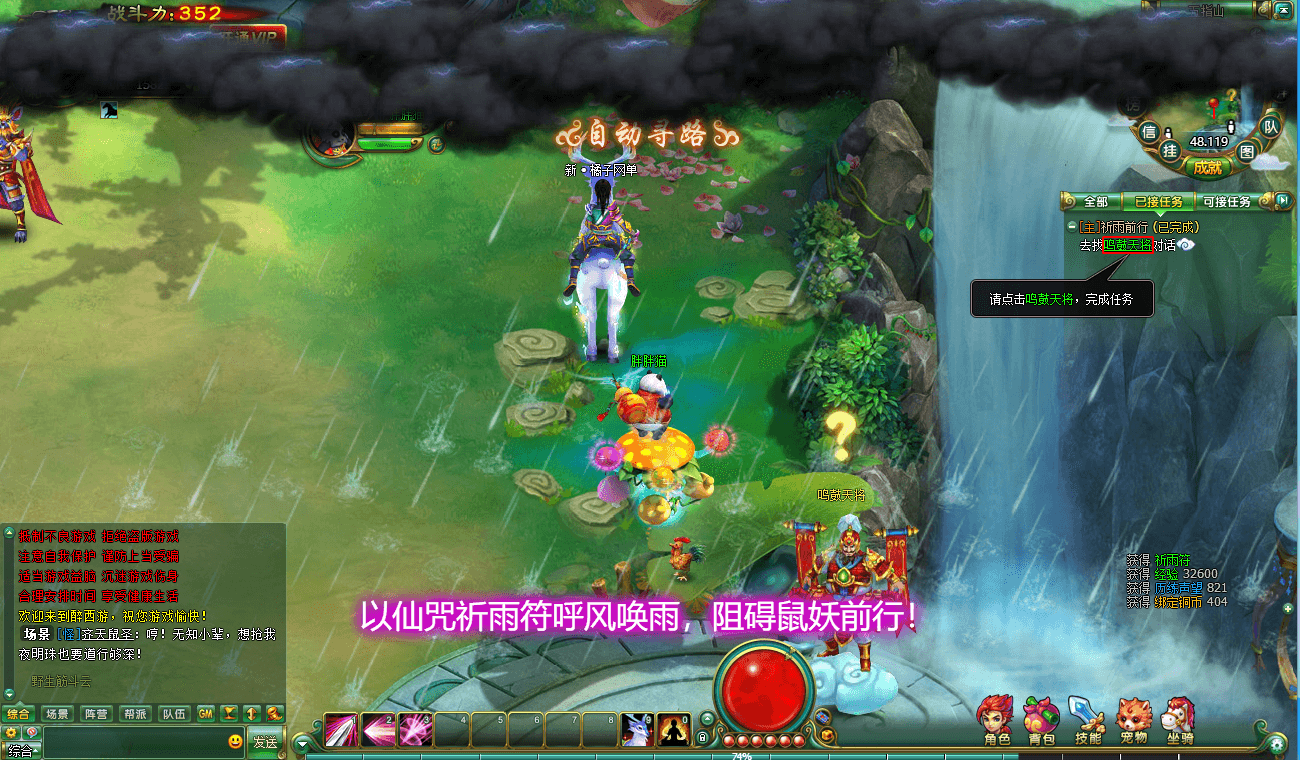Open the 背包 bag inventory
Viewport: 1300px width, 760px height.
coord(1041,720)
